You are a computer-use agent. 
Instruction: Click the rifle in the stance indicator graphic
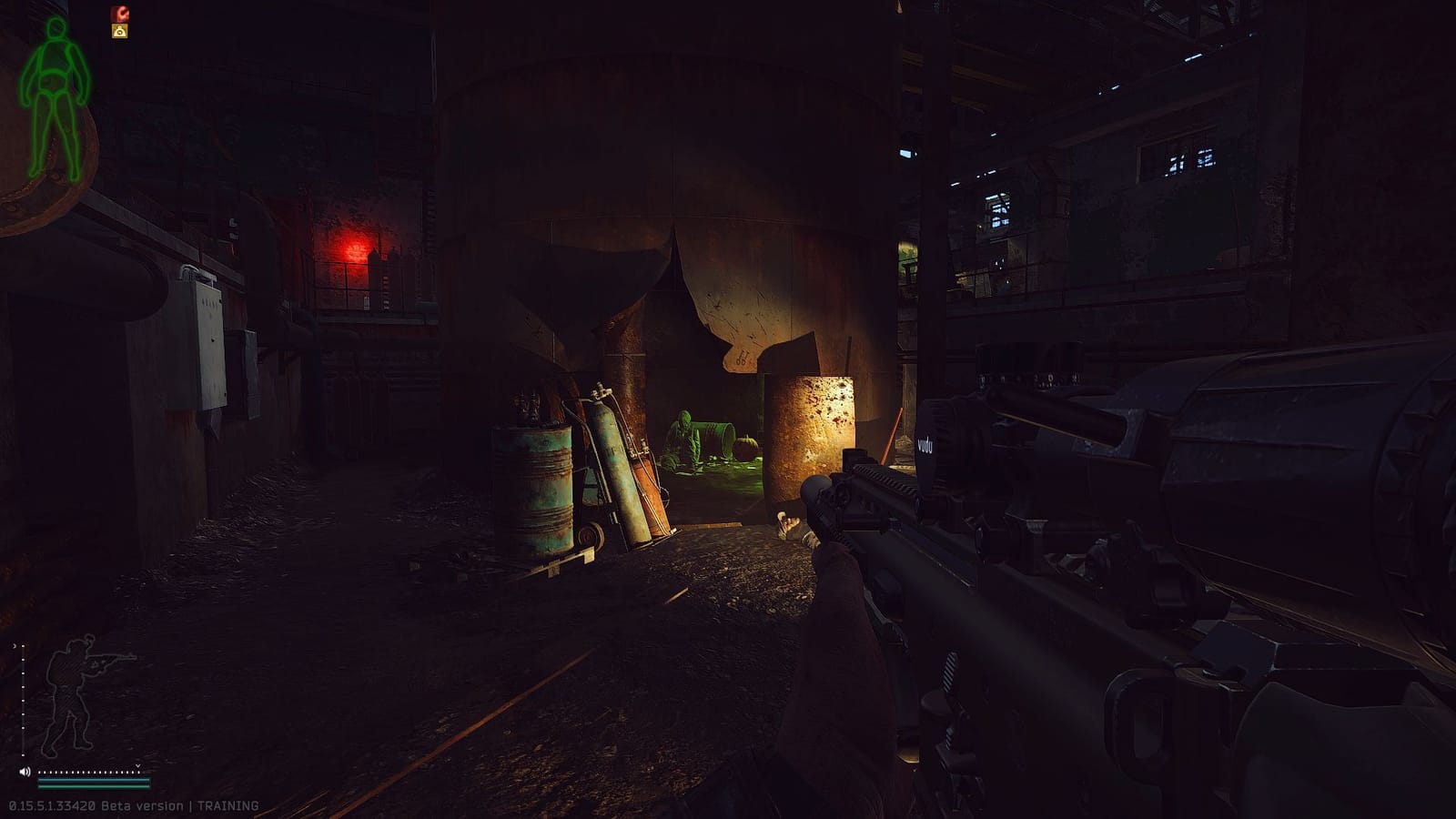[x=109, y=662]
